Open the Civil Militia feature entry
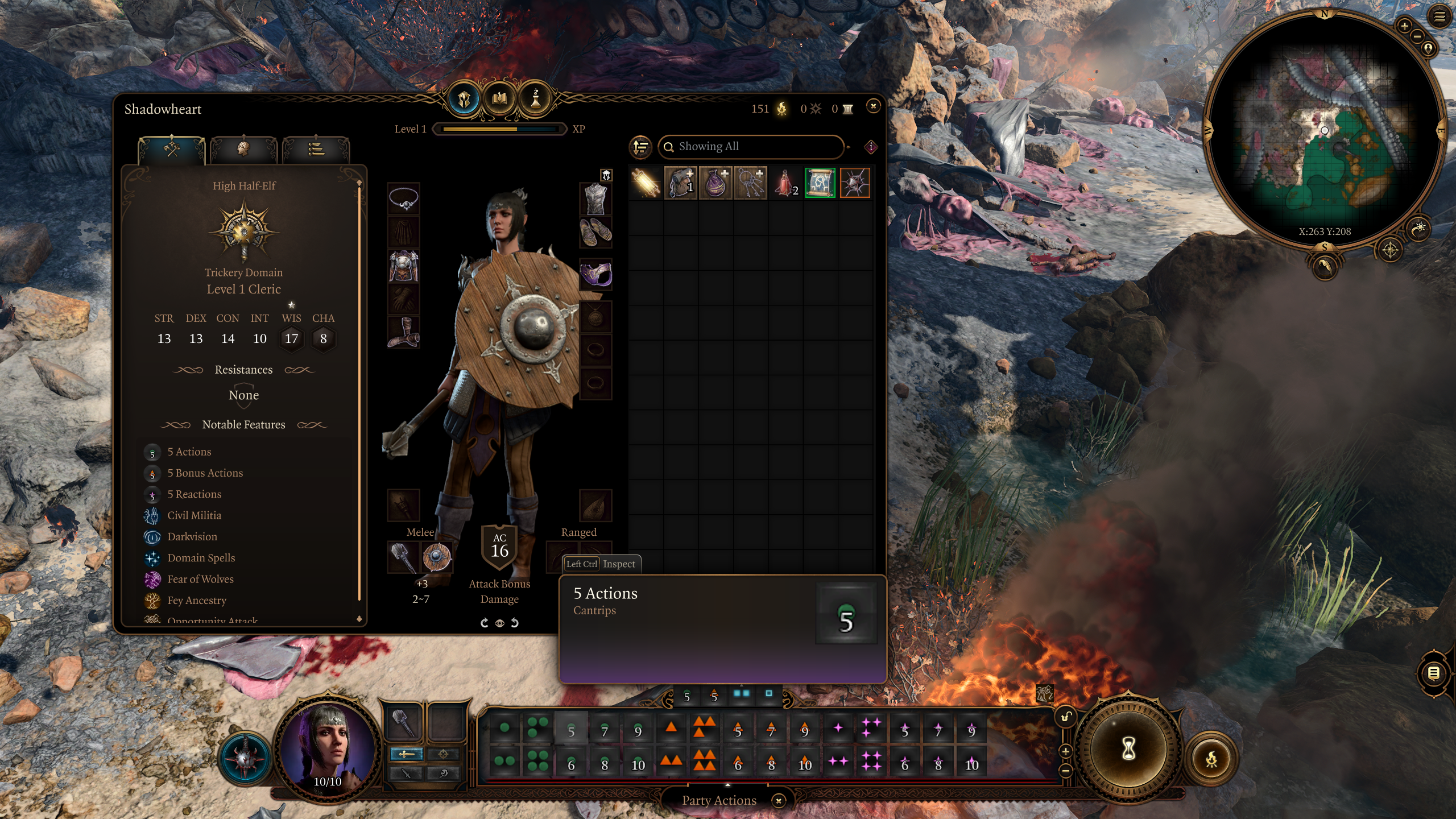This screenshot has height=819, width=1456. tap(194, 515)
